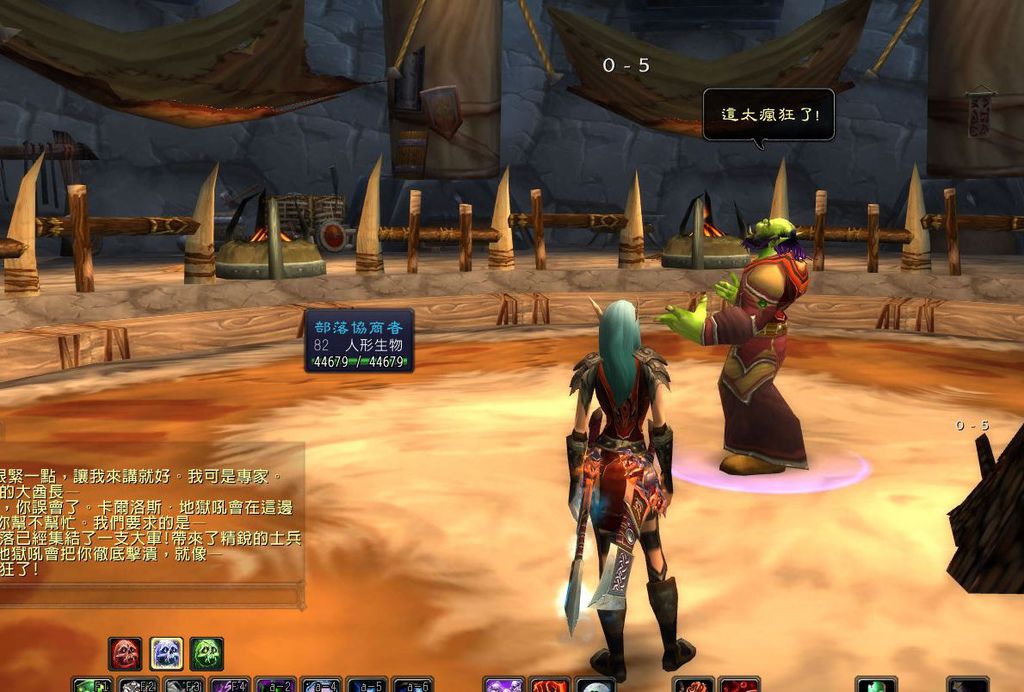
Task: Select the red skull stance icon
Action: point(125,654)
